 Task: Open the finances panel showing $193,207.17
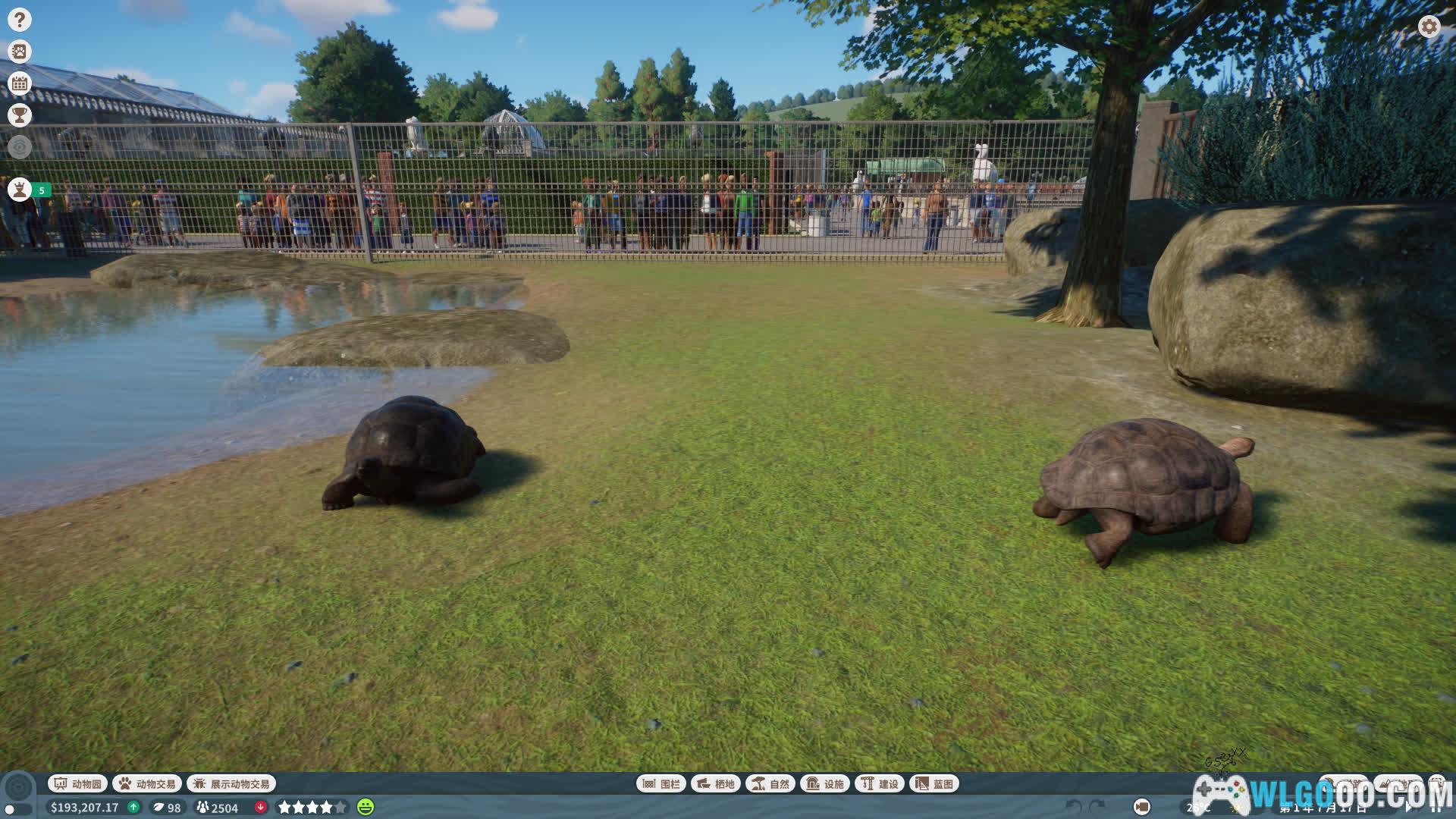click(x=85, y=808)
